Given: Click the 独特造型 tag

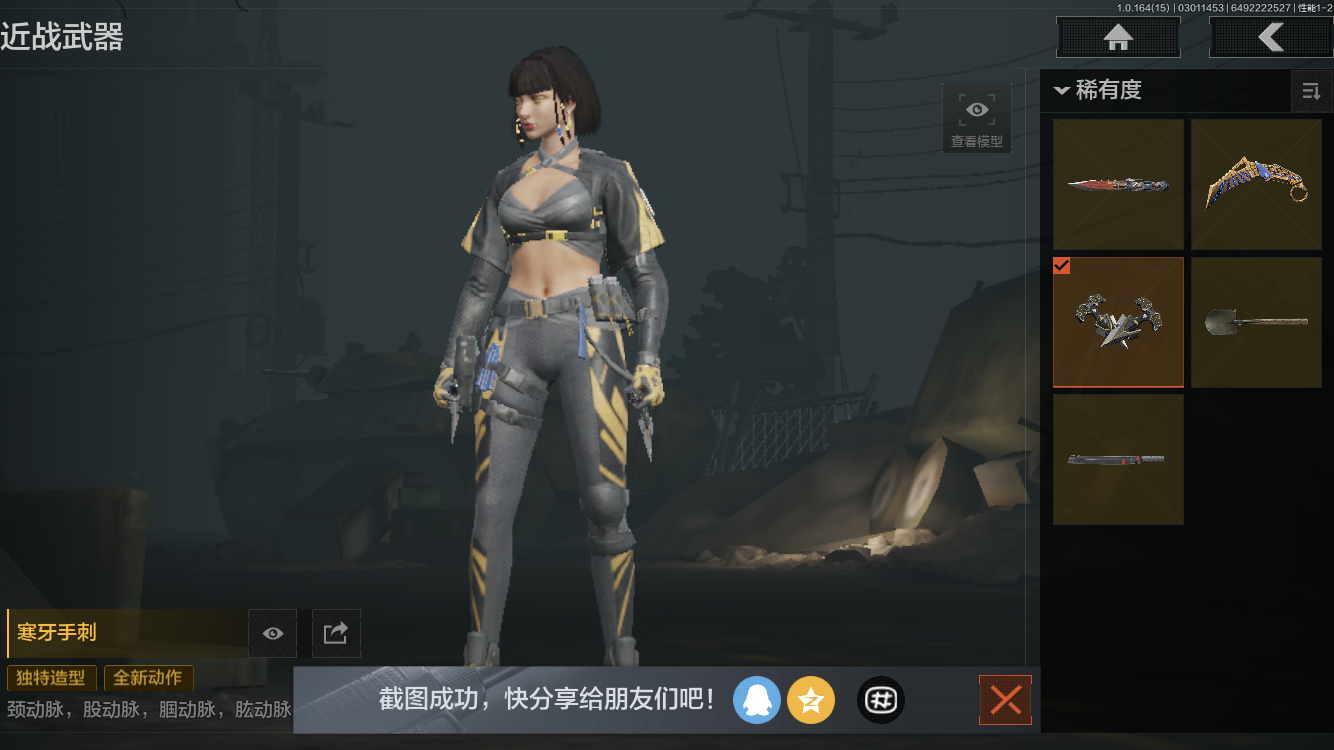Looking at the screenshot, I should click(x=51, y=678).
